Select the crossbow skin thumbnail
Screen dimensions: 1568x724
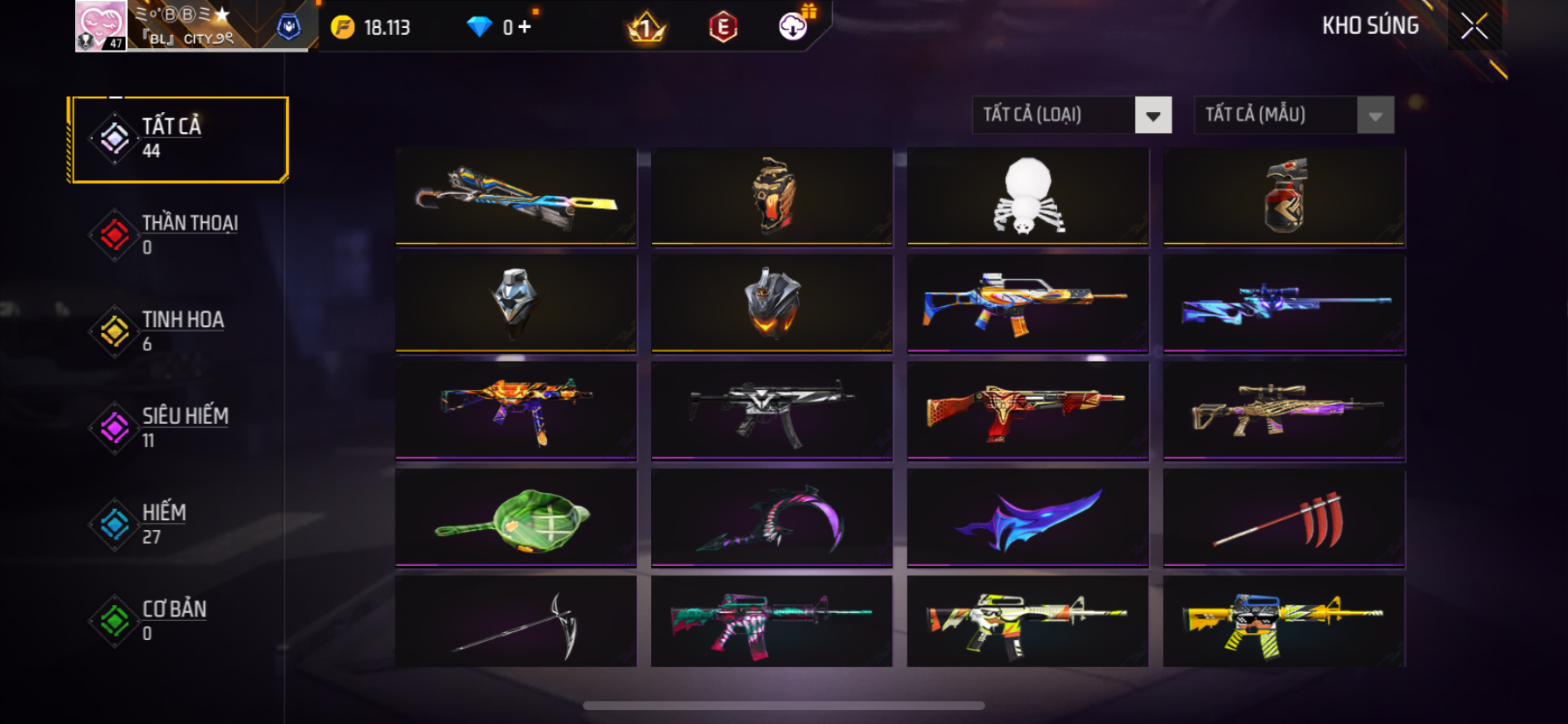516,197
